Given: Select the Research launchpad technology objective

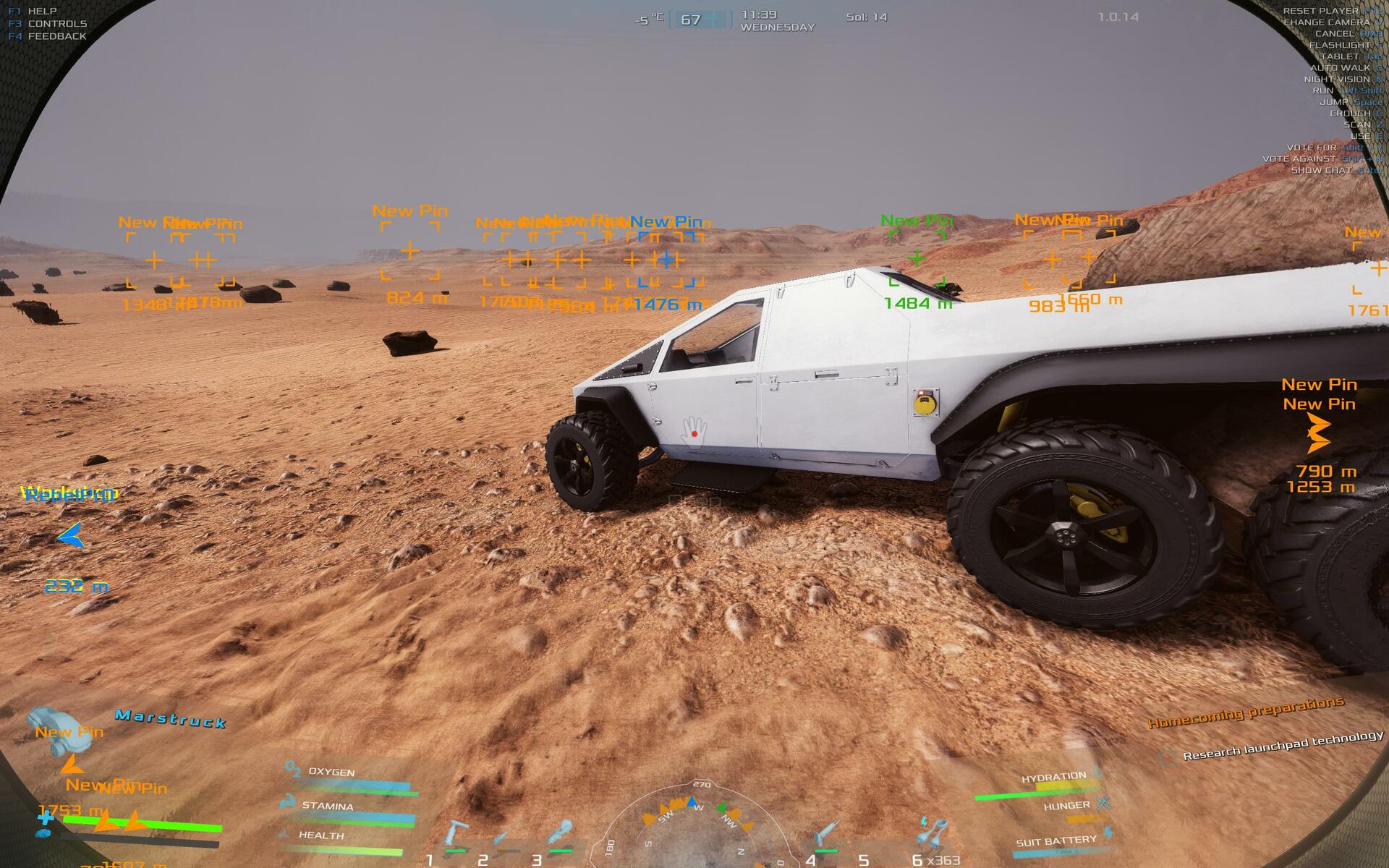Looking at the screenshot, I should point(1283,745).
